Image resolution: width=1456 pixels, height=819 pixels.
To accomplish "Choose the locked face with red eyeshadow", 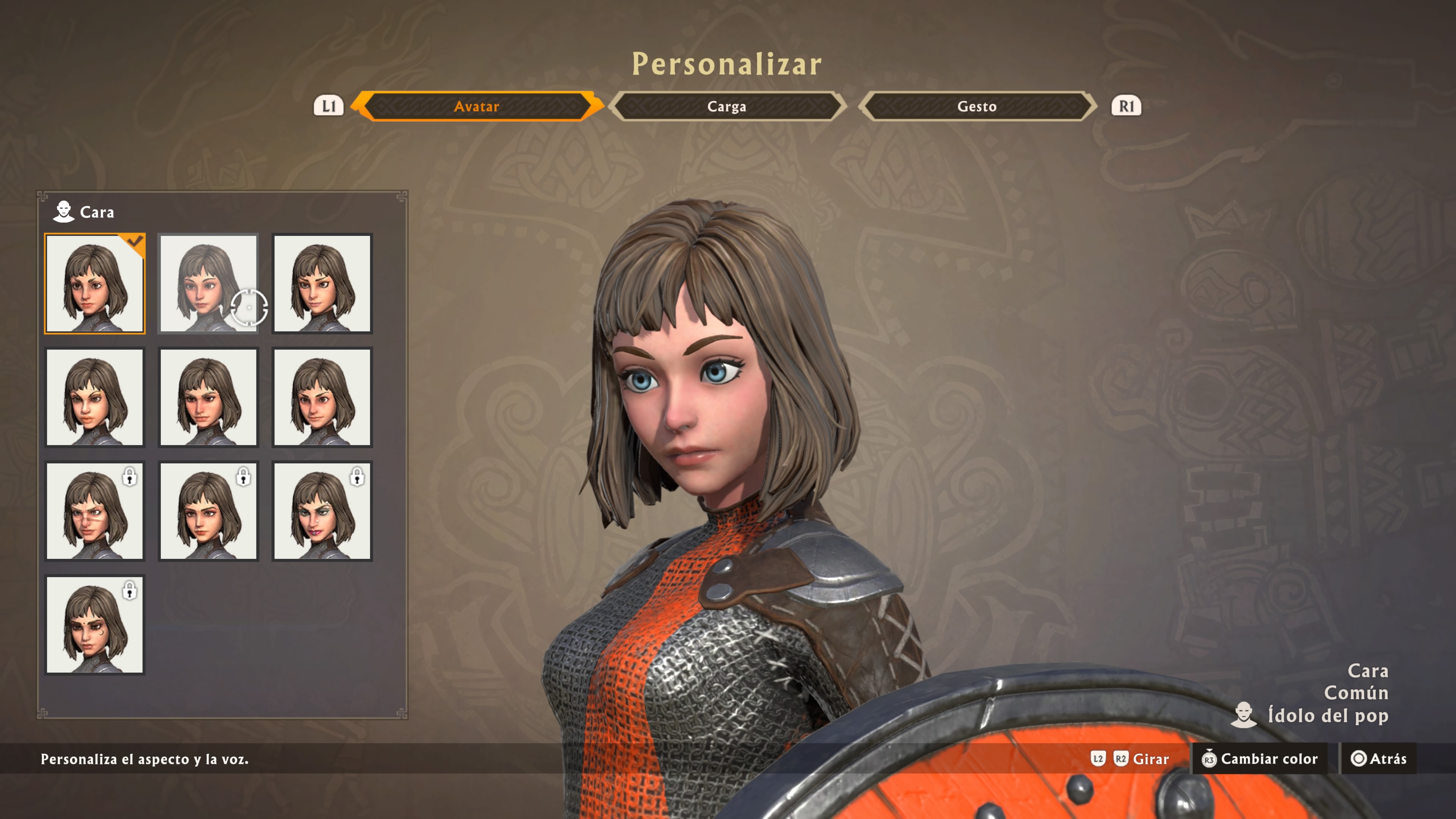I will [209, 511].
